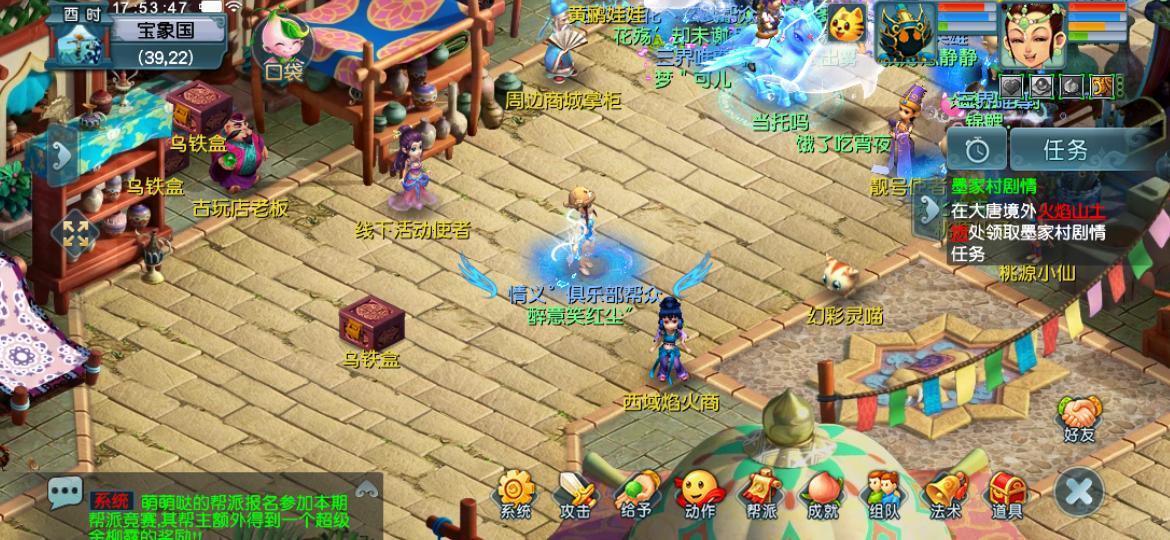Viewport: 1170px width, 540px height.
Task: Show the 成就 (Achievements) peach panel
Action: click(x=822, y=492)
